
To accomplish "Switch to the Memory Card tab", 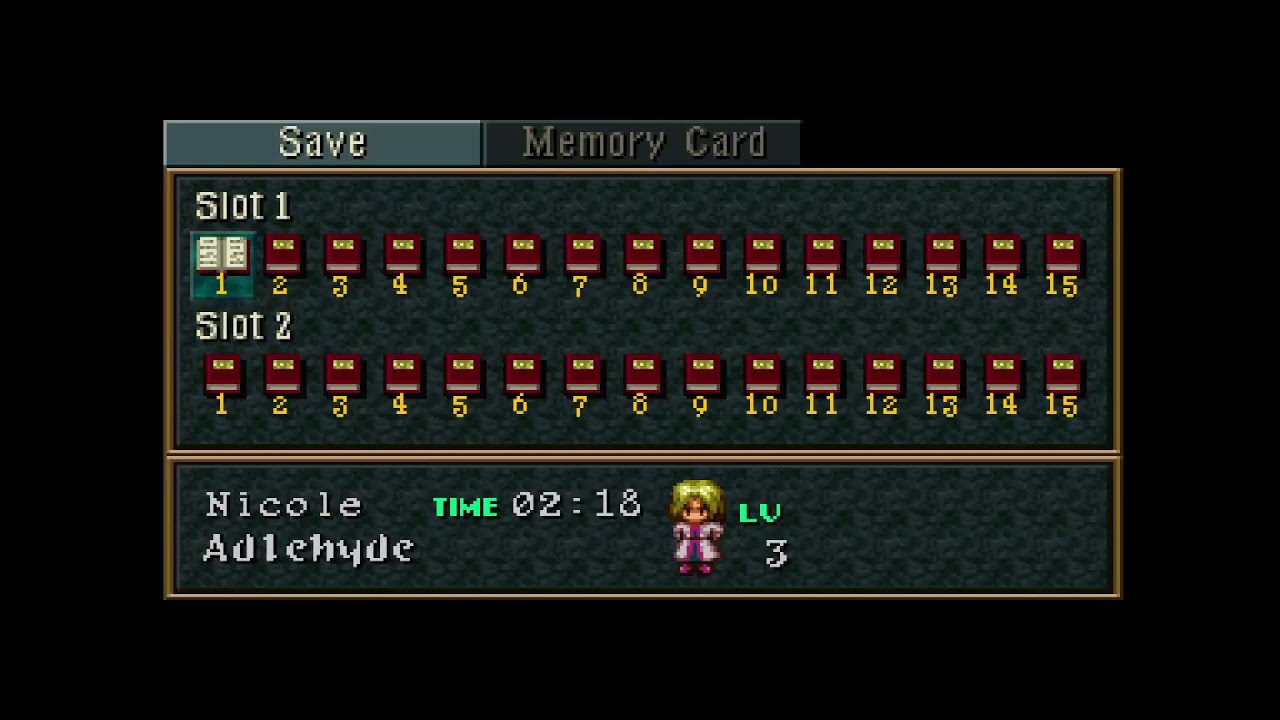I will [x=645, y=142].
